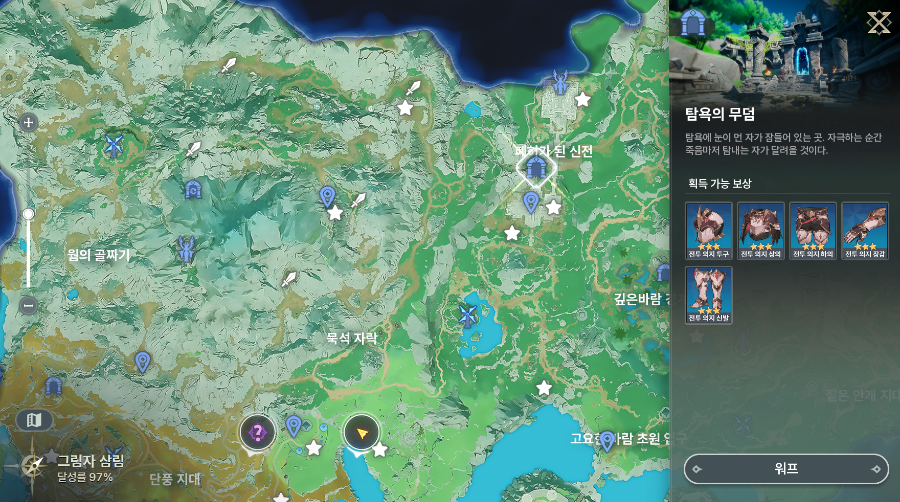Select the 고요한 바람 초원 waypoint pin
900x502 pixels.
coord(607,441)
